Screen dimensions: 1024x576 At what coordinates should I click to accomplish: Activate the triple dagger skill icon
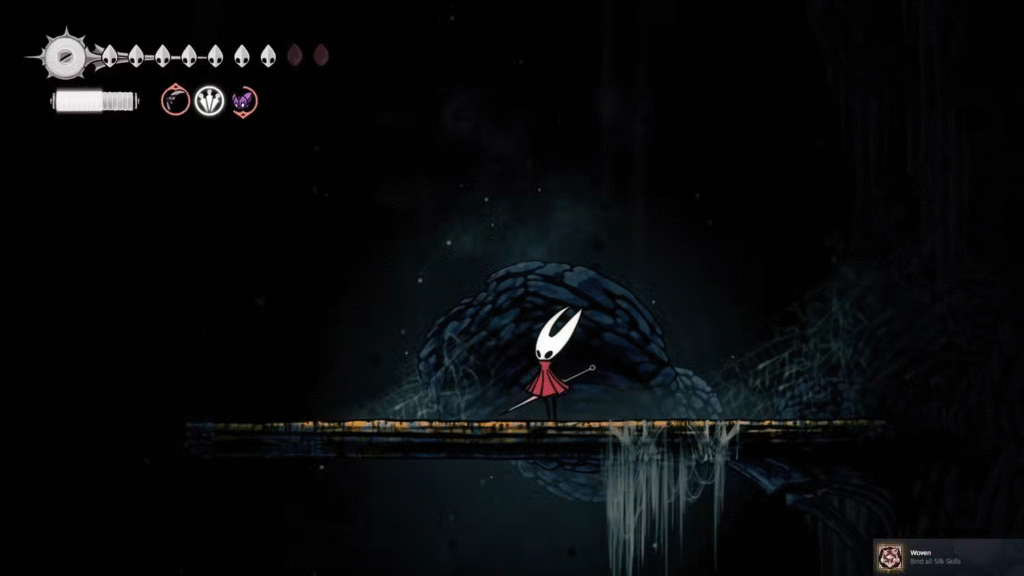click(209, 100)
